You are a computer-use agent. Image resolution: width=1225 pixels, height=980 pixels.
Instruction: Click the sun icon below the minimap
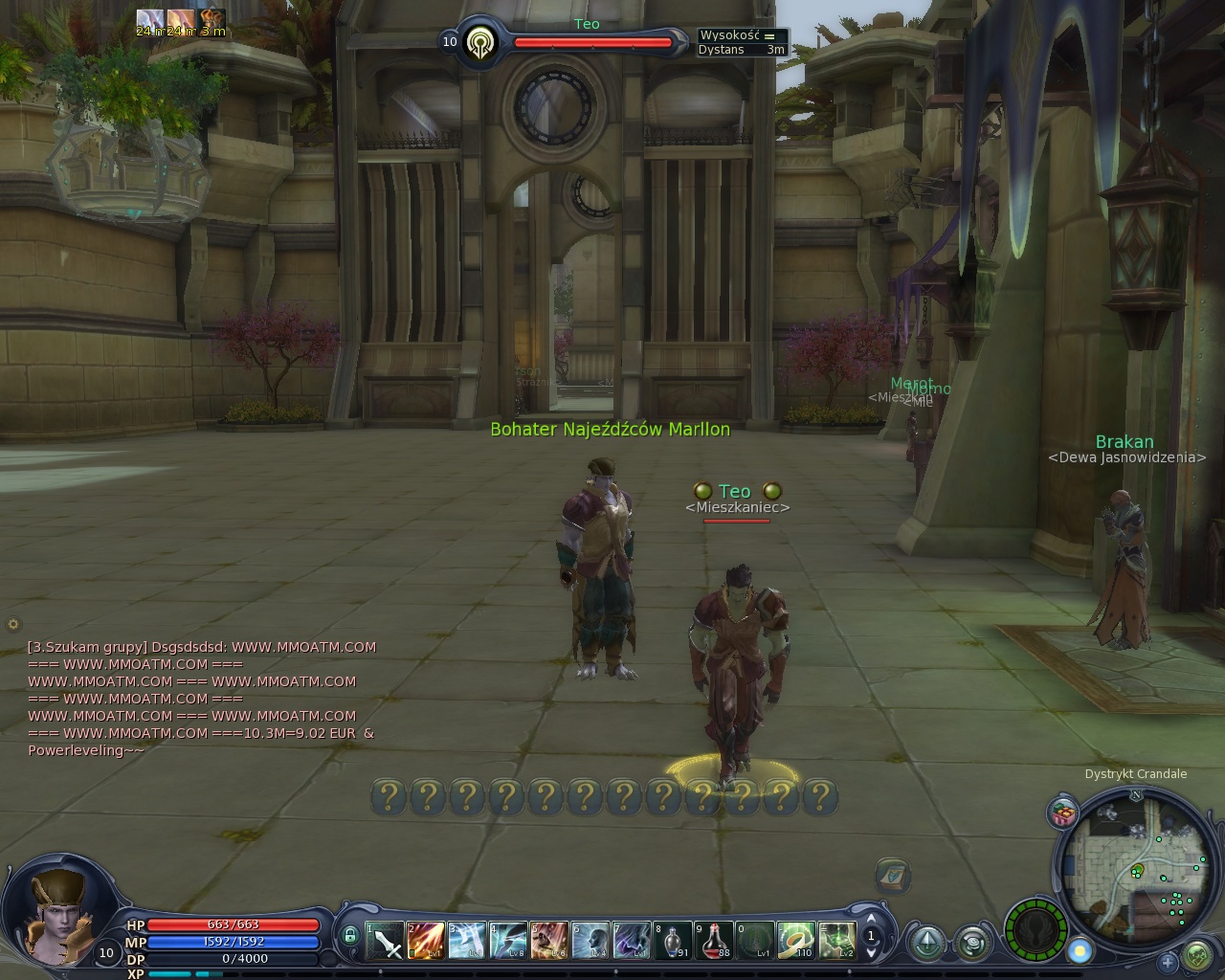point(1080,951)
